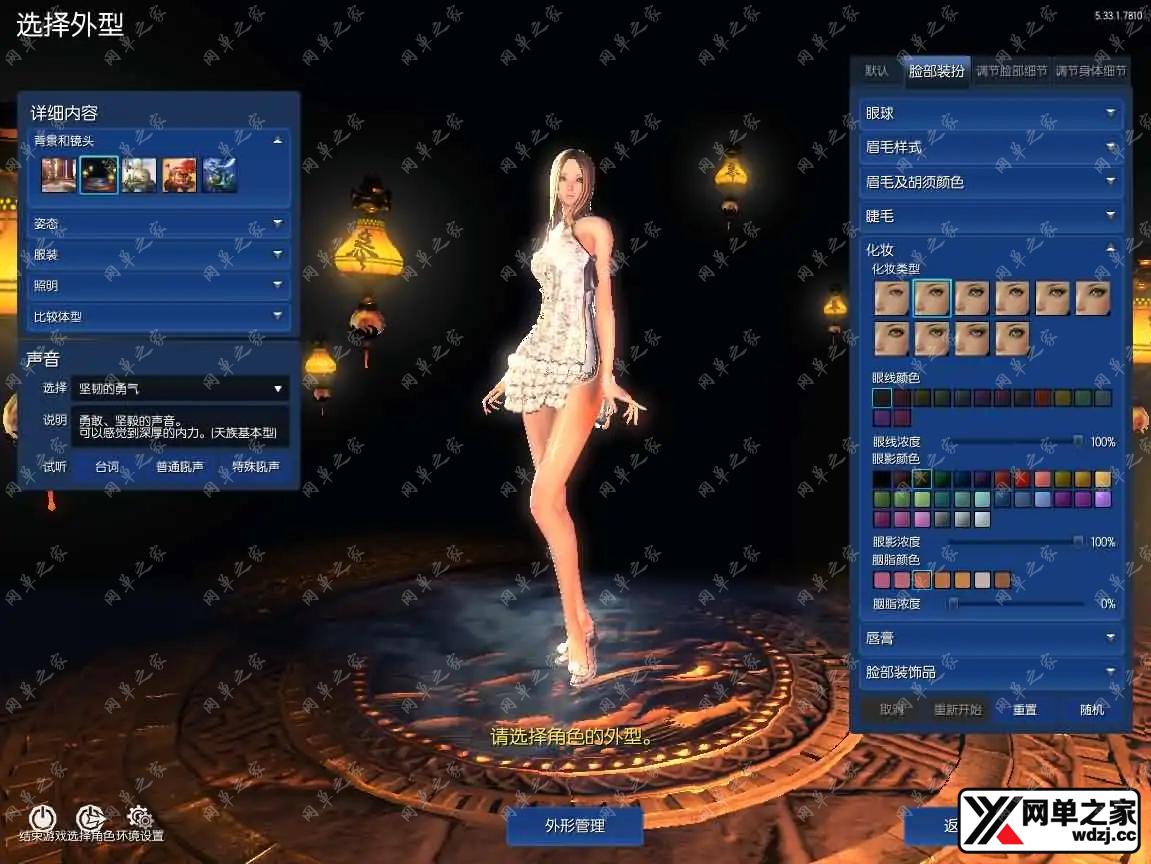The image size is (1151, 864).
Task: Switch to the 调节身体细节 tab
Action: [1091, 71]
